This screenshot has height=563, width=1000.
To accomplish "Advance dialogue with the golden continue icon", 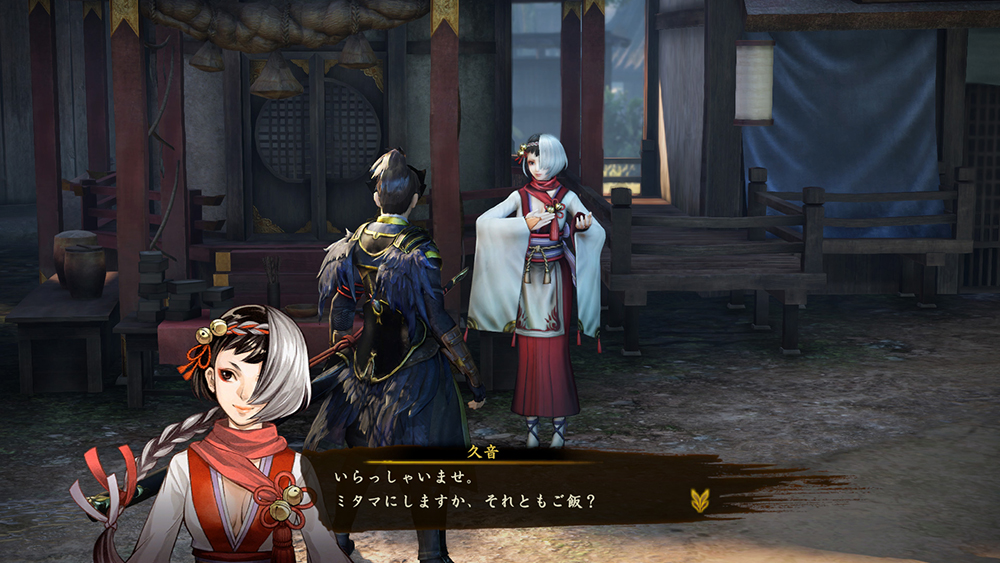I will [x=699, y=500].
